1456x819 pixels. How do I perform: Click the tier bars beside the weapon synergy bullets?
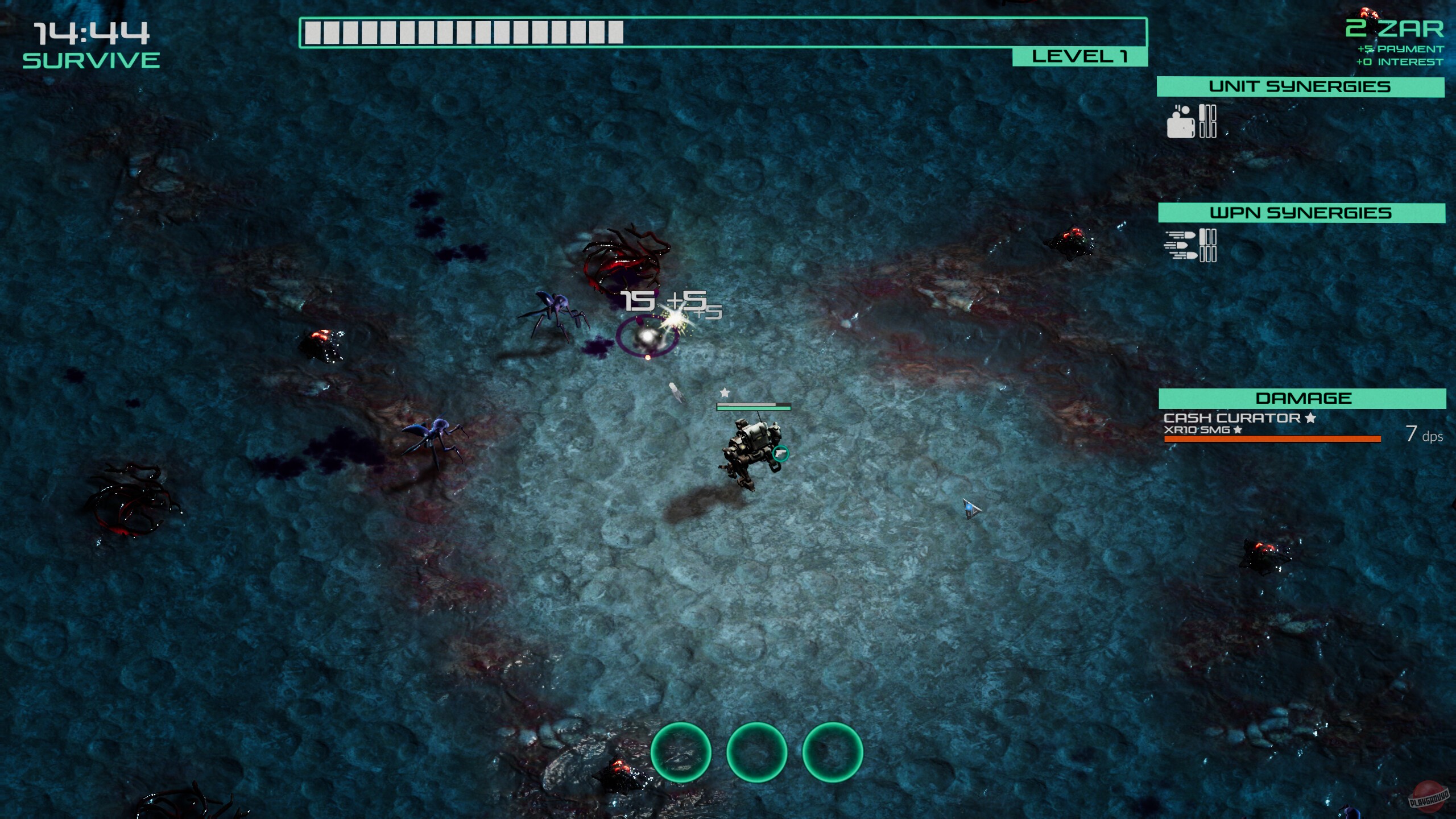coord(1208,245)
